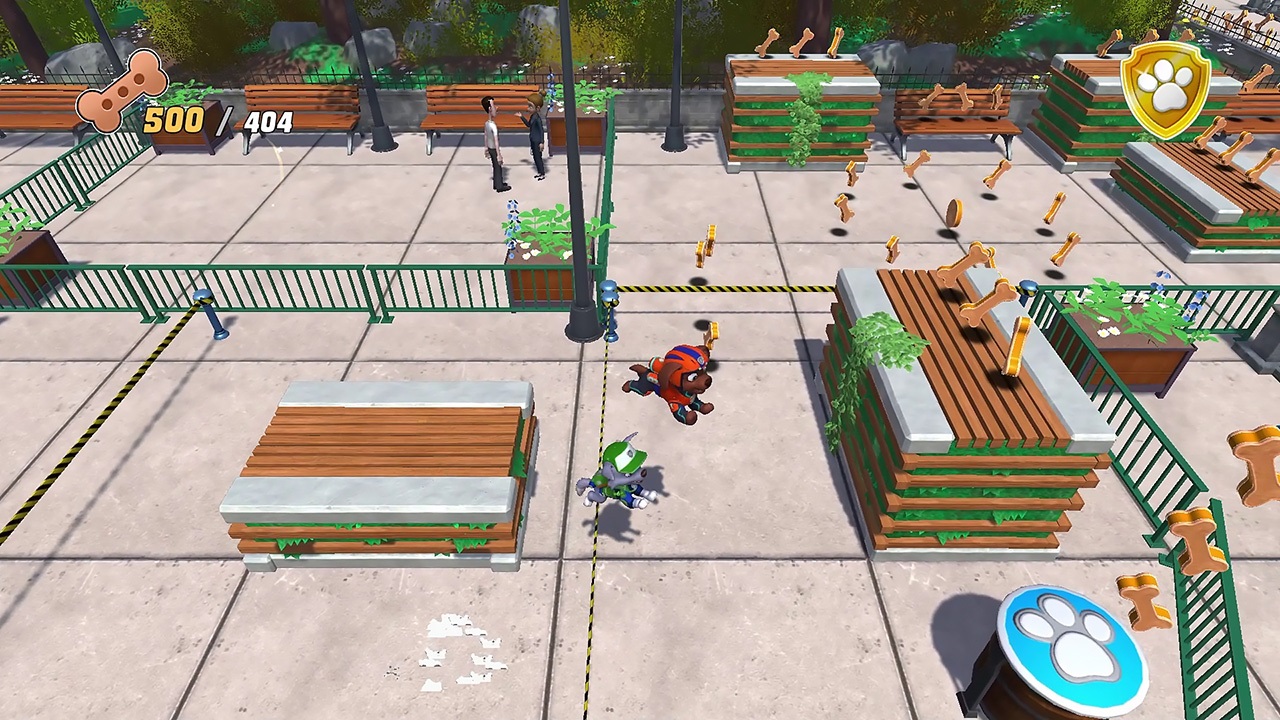
Task: Click the gold paw badge icon
Action: 1166,88
